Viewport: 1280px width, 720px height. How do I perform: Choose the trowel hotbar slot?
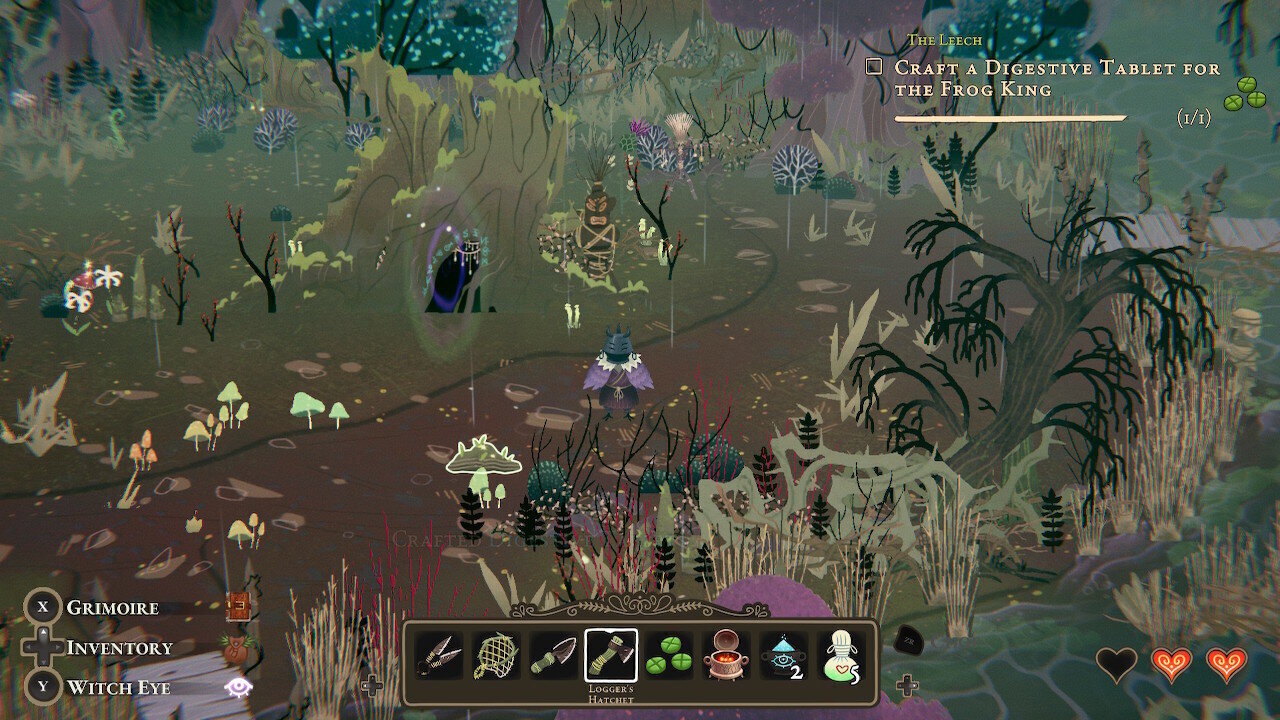tap(553, 655)
